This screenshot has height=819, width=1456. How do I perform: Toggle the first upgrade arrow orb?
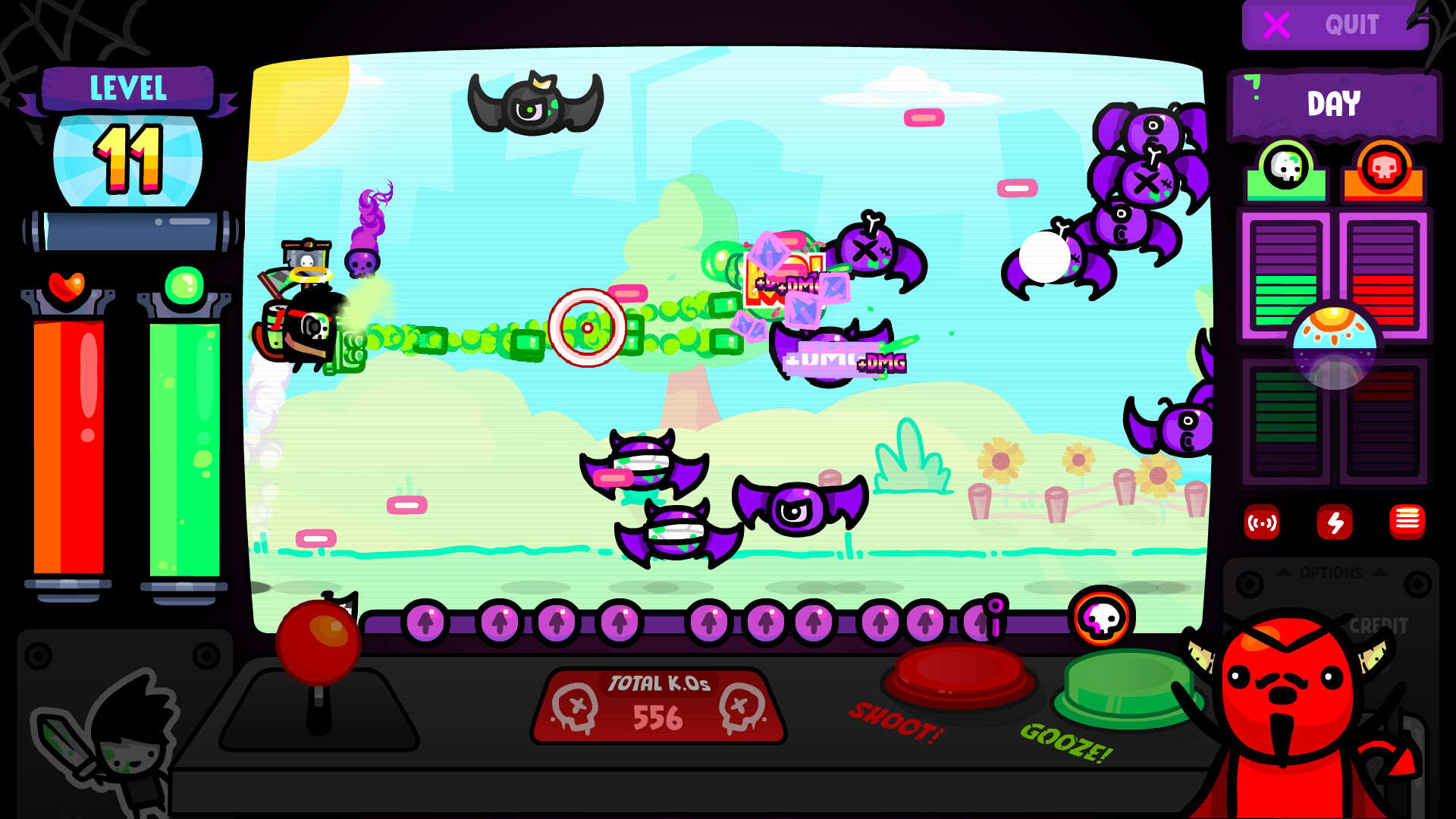click(425, 624)
